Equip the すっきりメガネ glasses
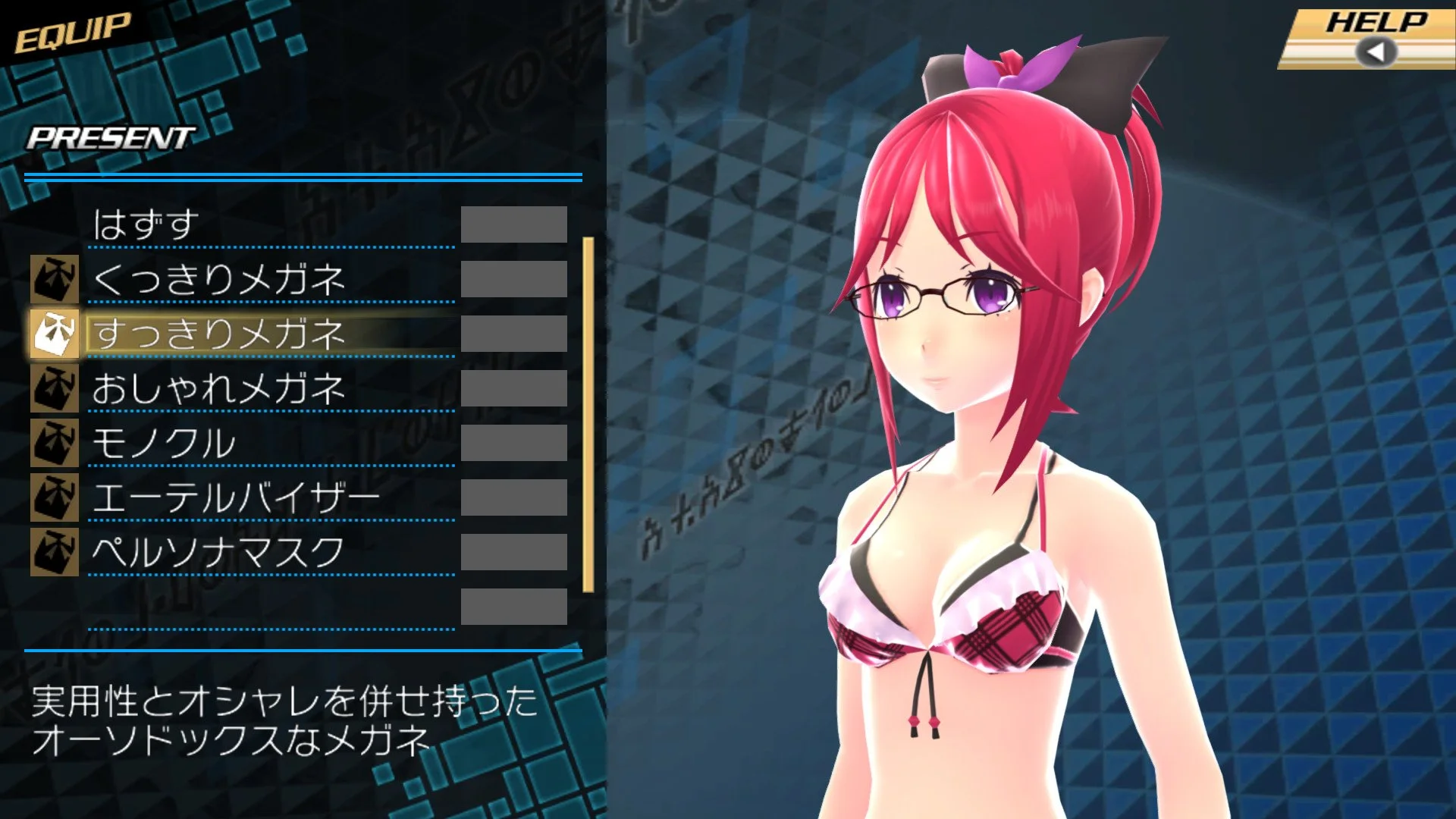1456x819 pixels. pyautogui.click(x=220, y=334)
